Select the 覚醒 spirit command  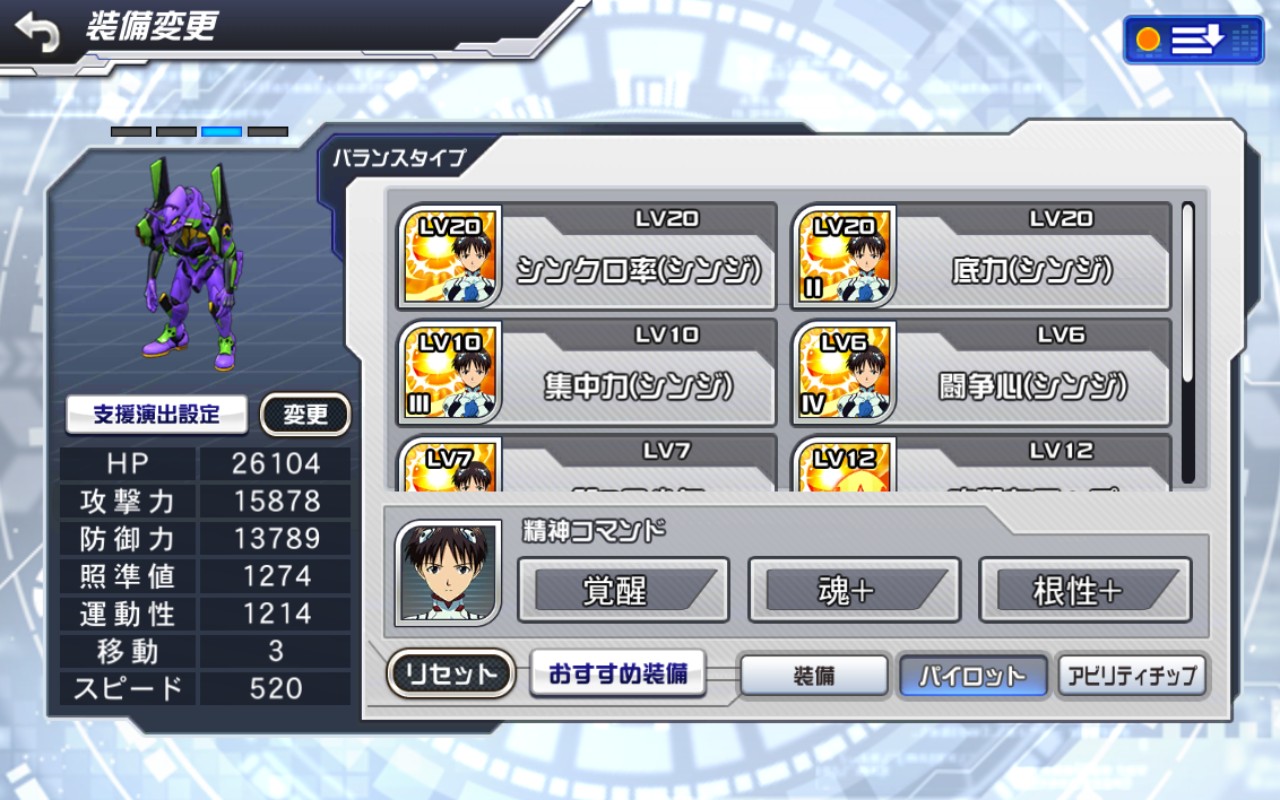(623, 590)
